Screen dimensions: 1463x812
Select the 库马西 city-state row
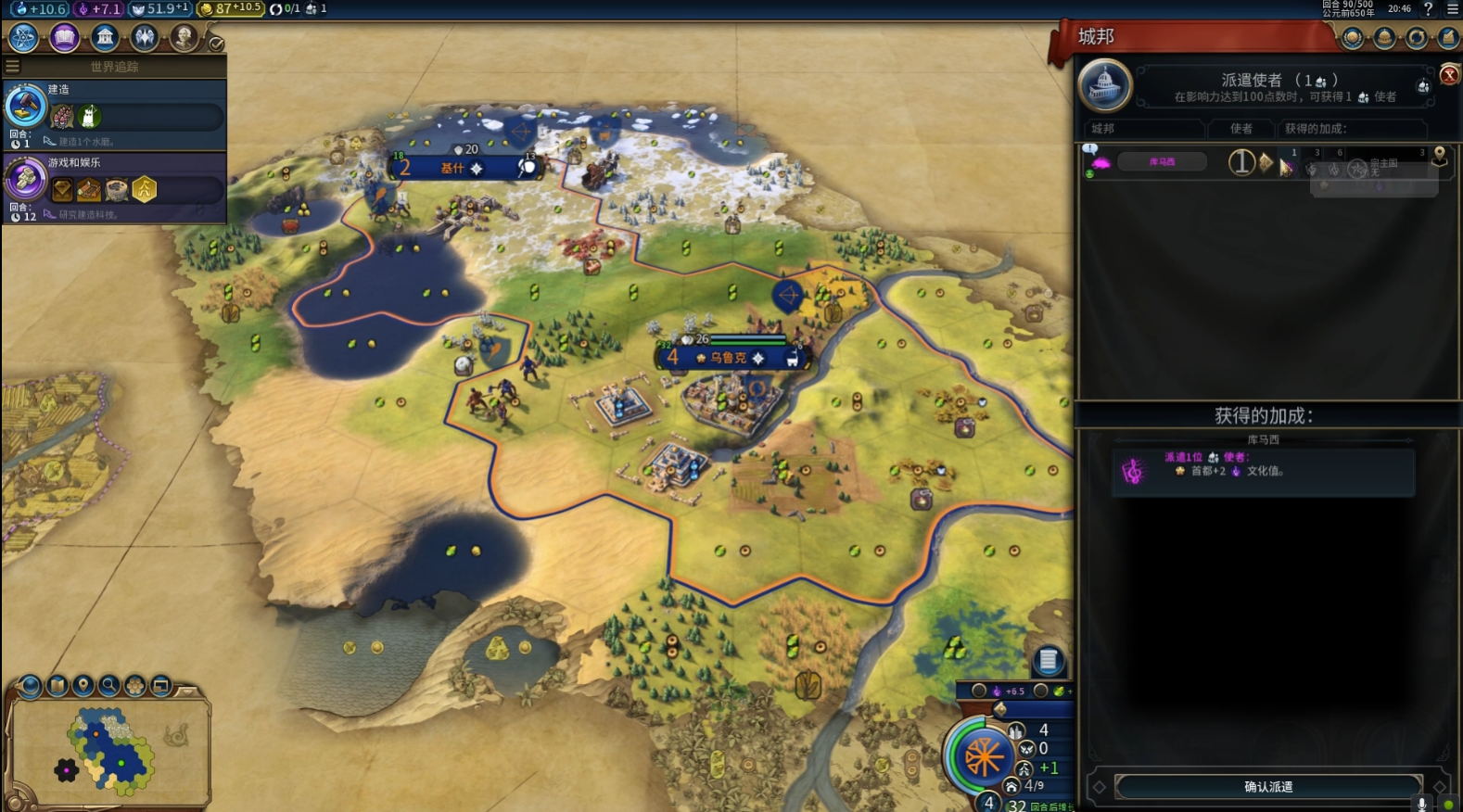point(1162,162)
